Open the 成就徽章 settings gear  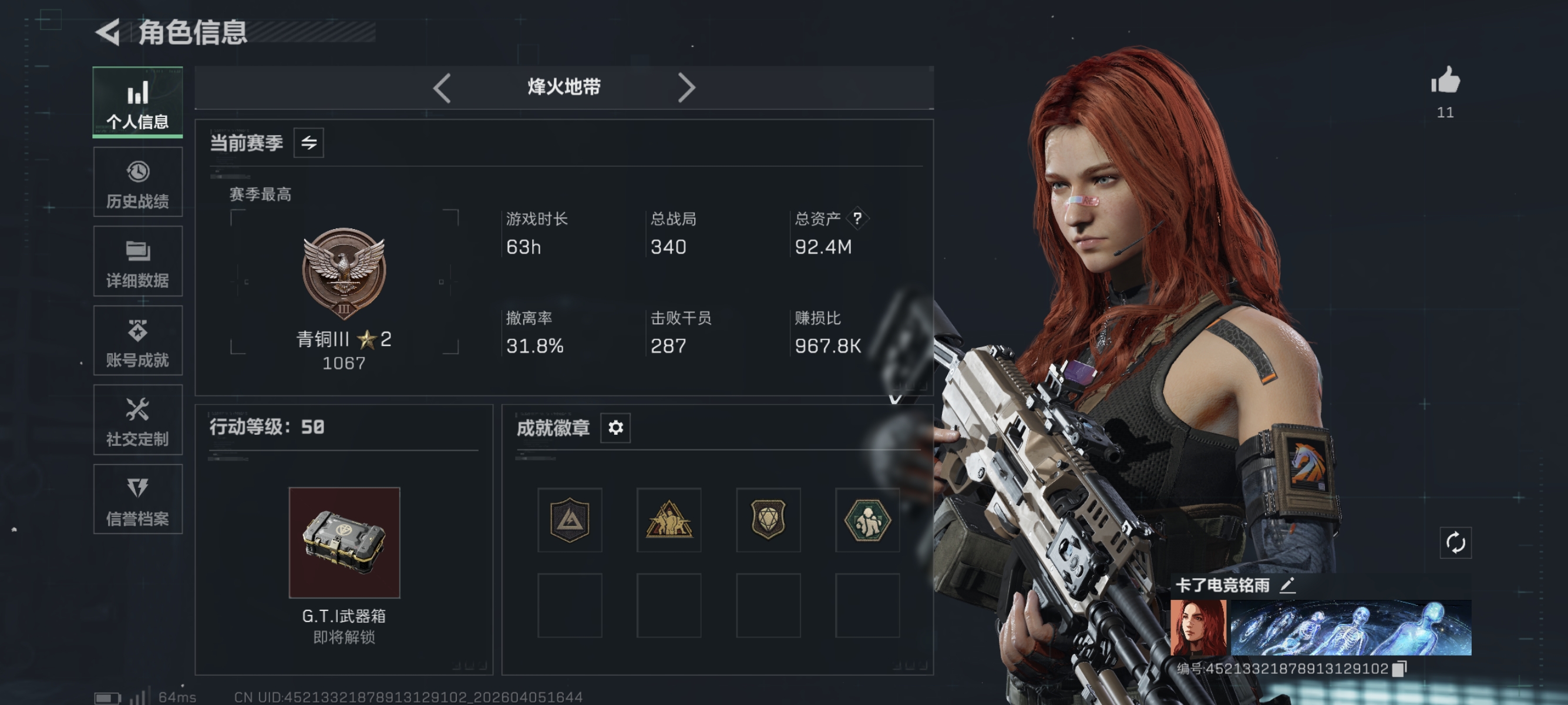tap(616, 428)
